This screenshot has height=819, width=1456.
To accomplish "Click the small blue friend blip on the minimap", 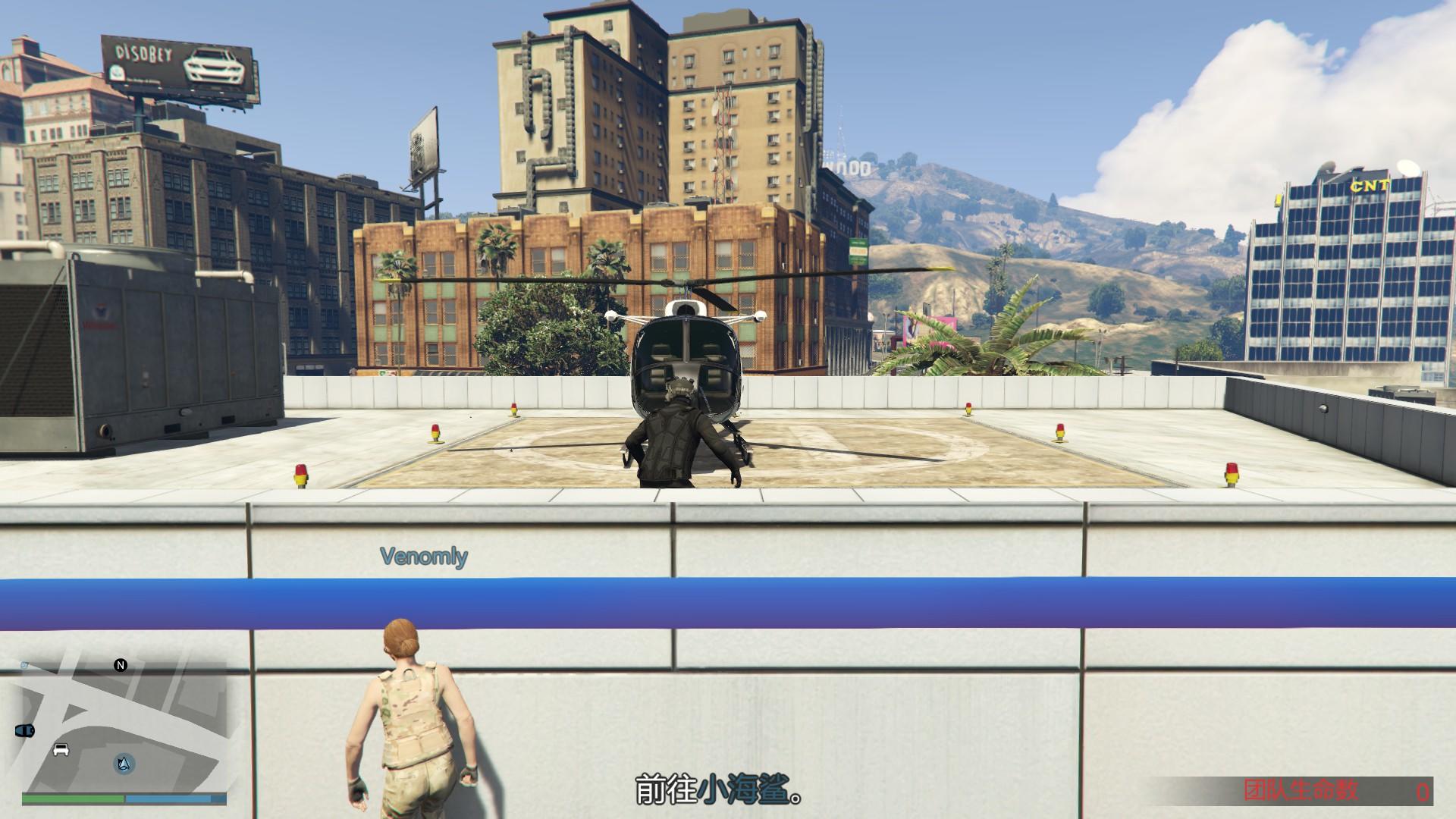I will click(24, 664).
